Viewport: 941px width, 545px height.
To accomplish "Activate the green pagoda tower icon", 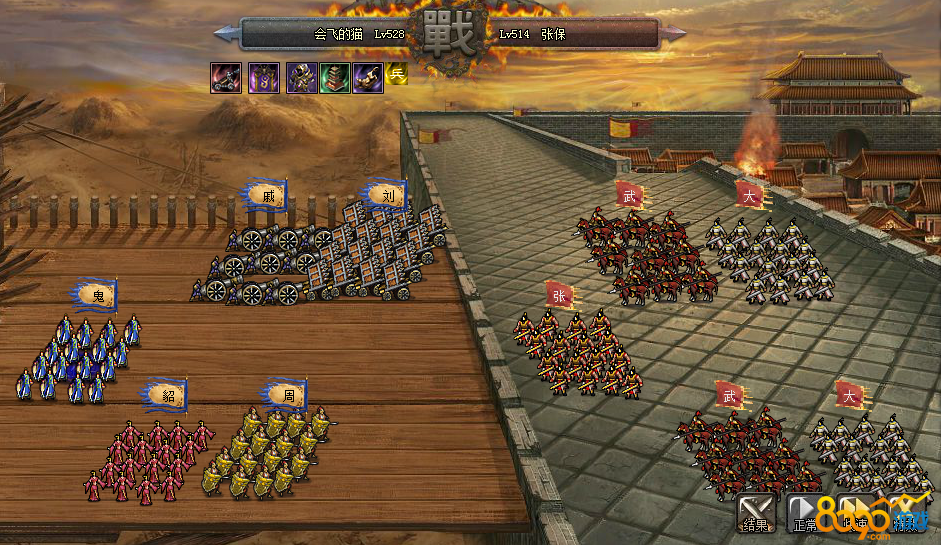I will [x=335, y=77].
